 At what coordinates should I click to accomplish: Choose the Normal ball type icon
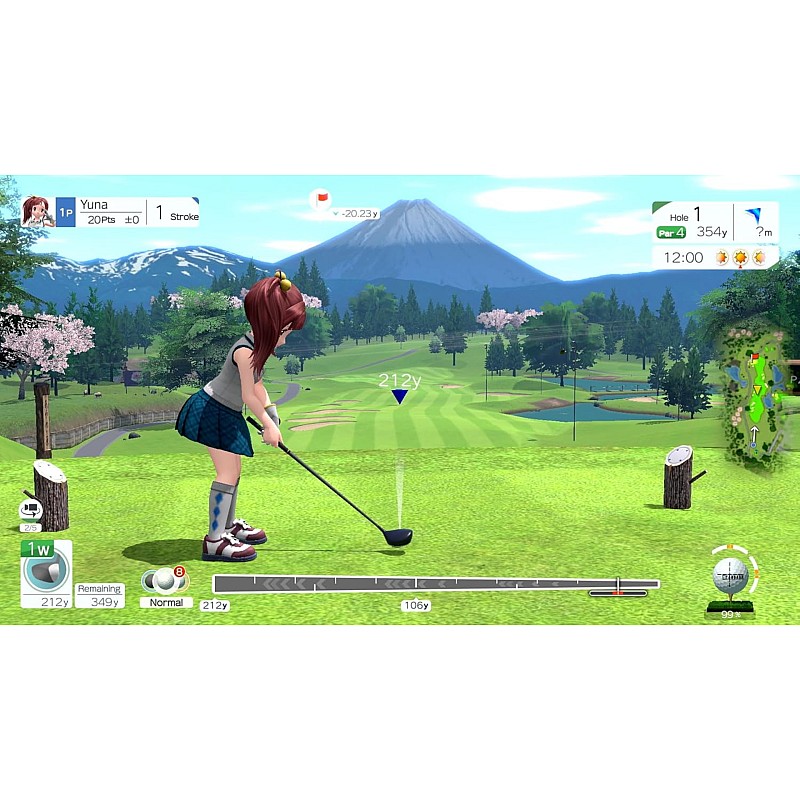[165, 582]
